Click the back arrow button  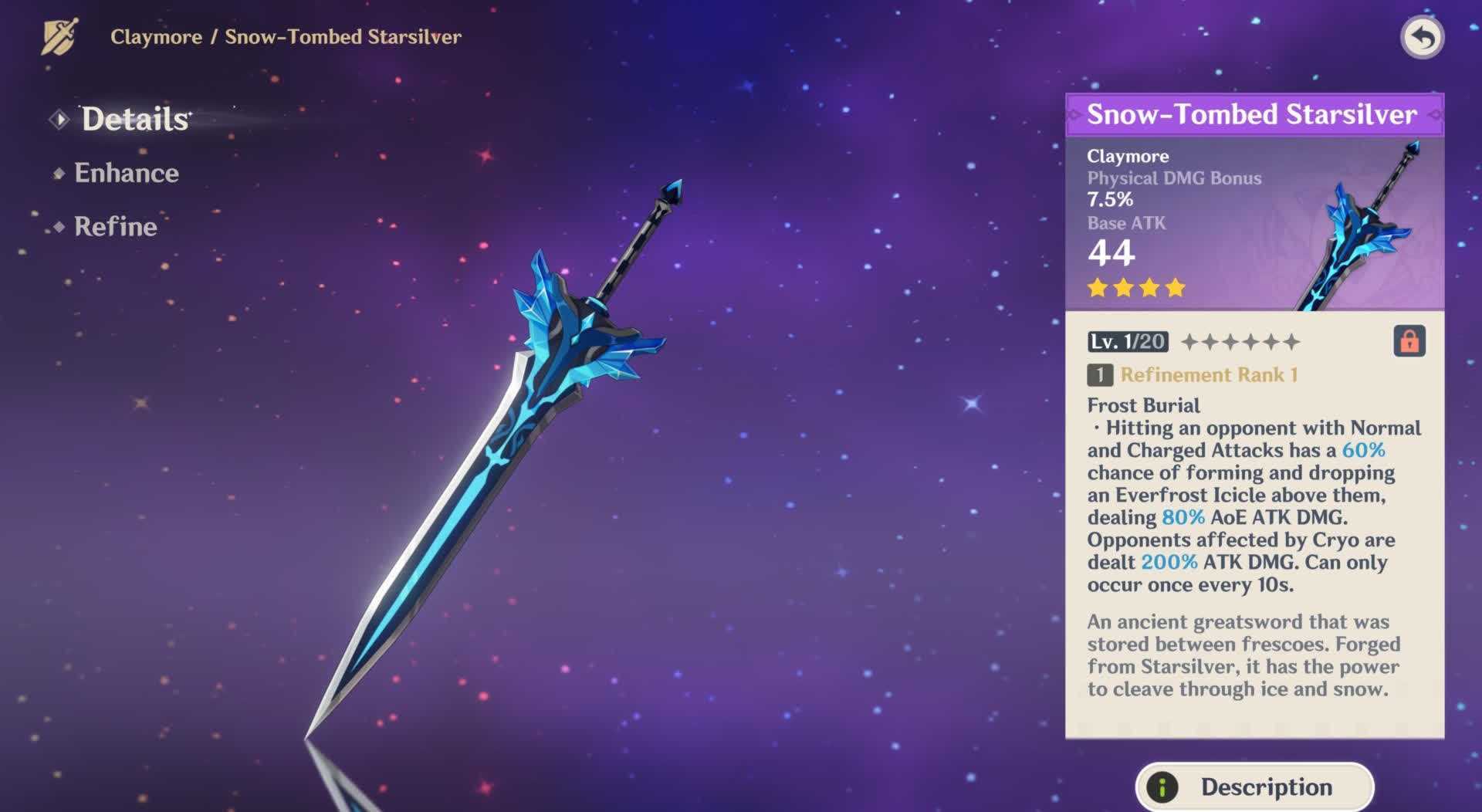click(x=1422, y=37)
